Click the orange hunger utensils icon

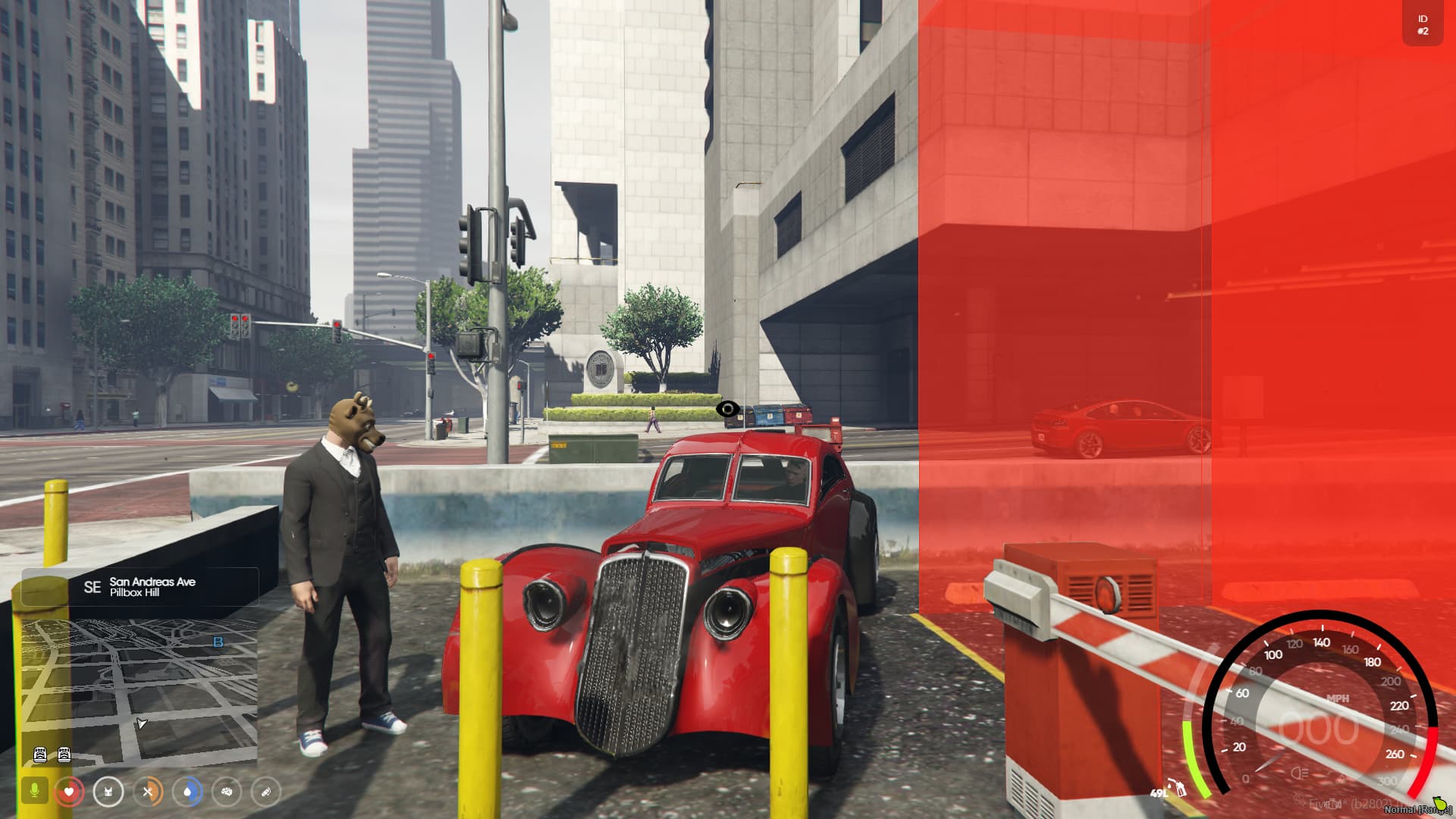(149, 792)
